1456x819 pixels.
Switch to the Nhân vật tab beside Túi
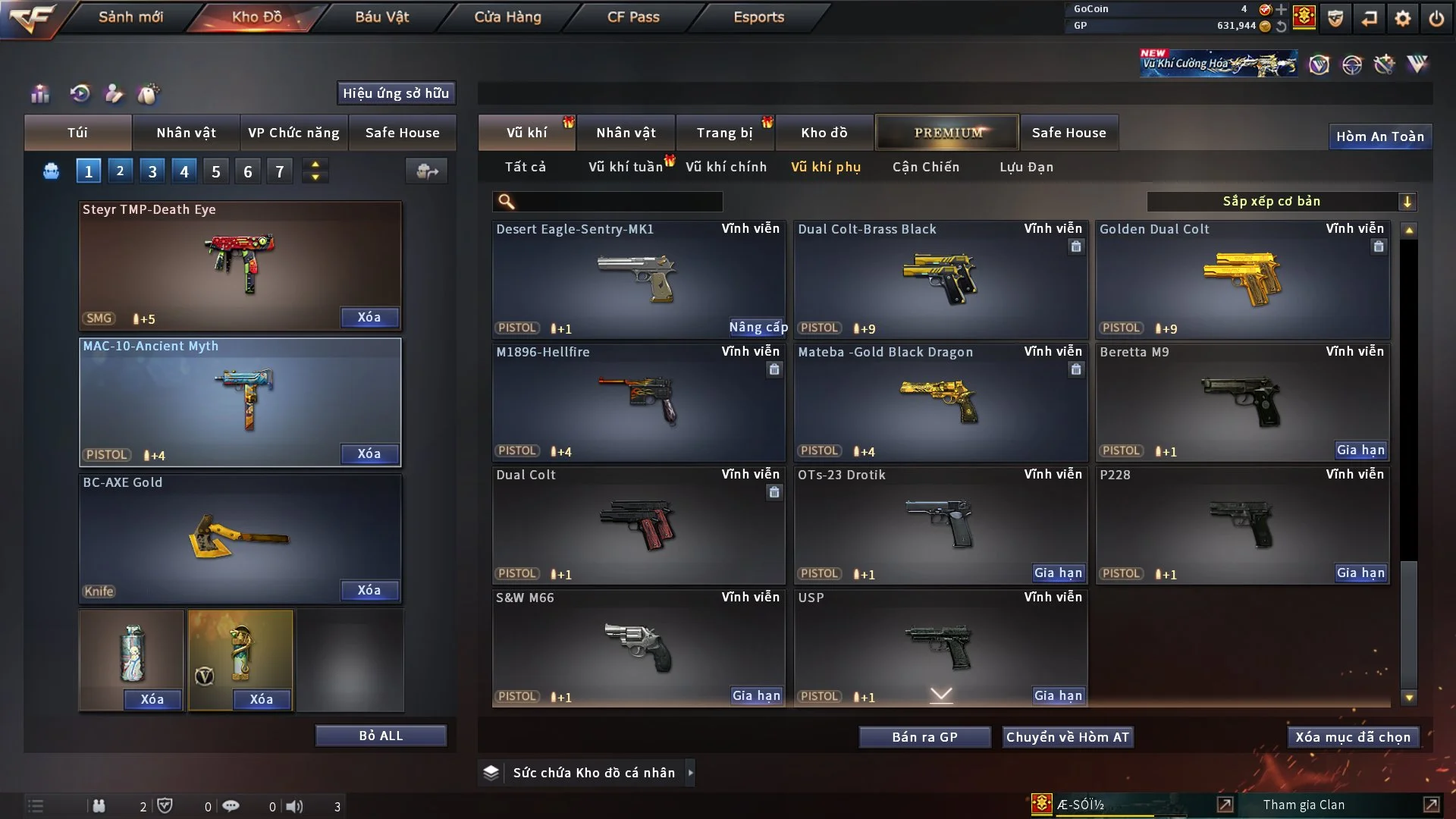point(186,133)
